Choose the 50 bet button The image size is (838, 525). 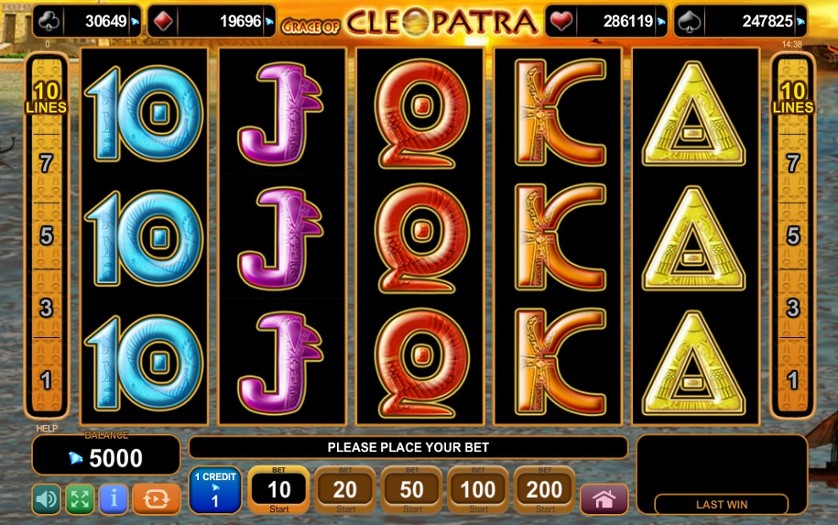[x=411, y=490]
